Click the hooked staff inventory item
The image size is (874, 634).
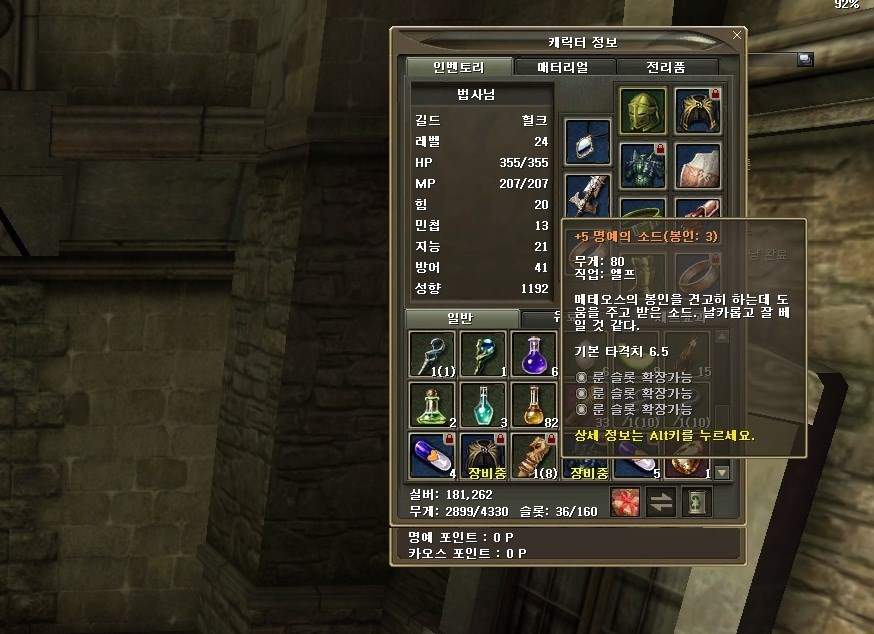pos(432,354)
